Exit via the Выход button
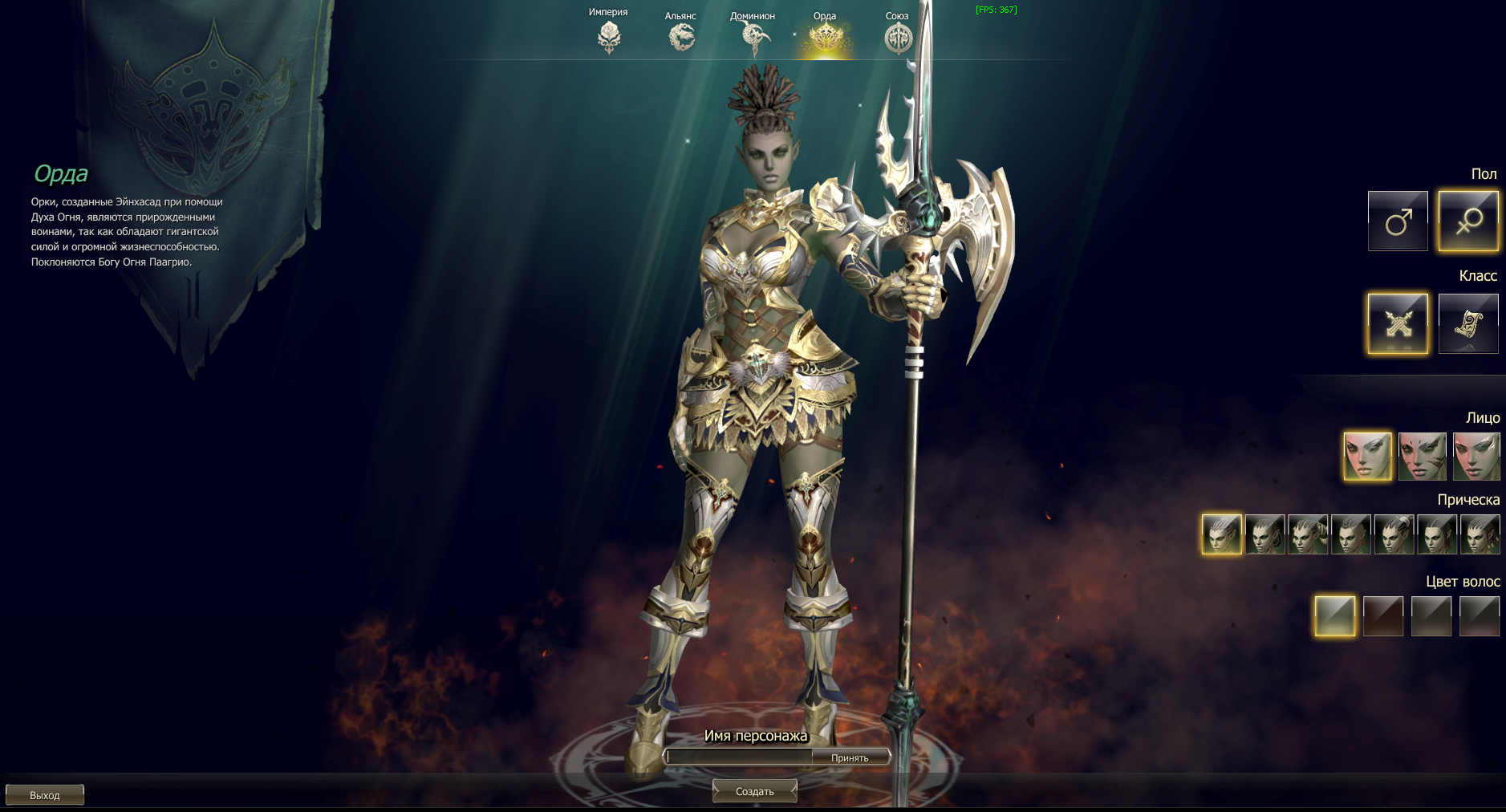 coord(45,795)
